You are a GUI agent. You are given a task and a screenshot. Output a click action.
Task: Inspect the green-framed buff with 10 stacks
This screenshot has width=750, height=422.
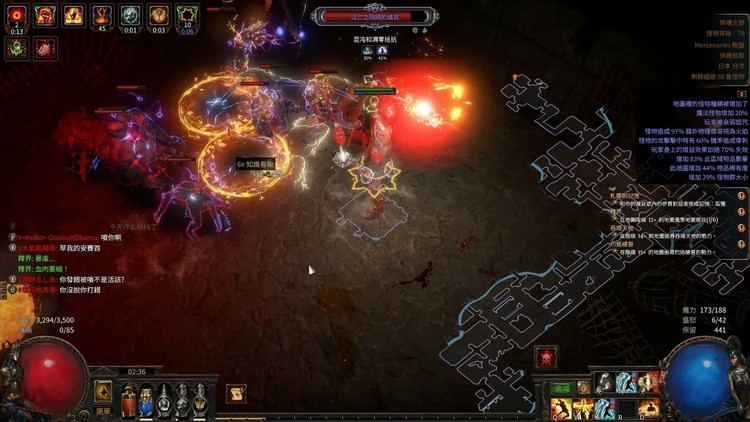pos(187,14)
